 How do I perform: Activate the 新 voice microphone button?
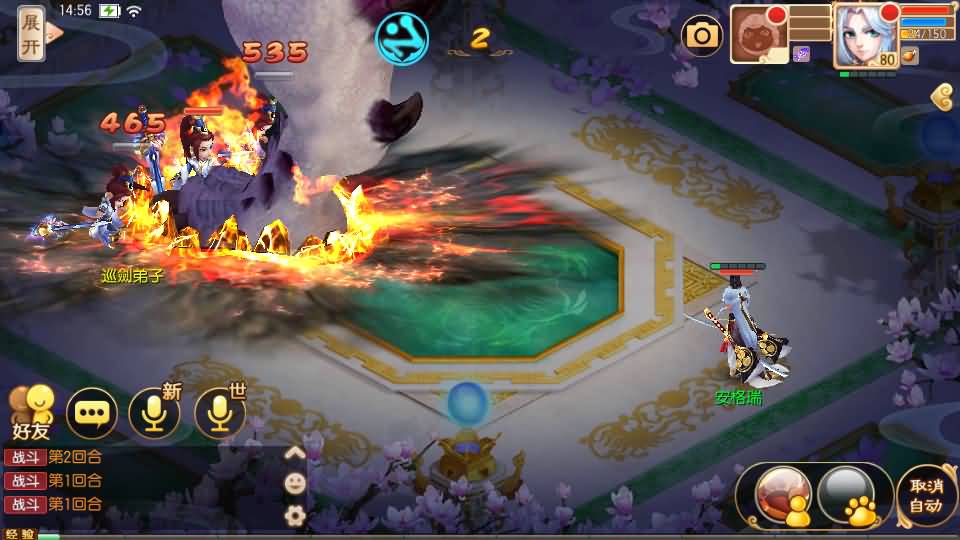point(155,412)
